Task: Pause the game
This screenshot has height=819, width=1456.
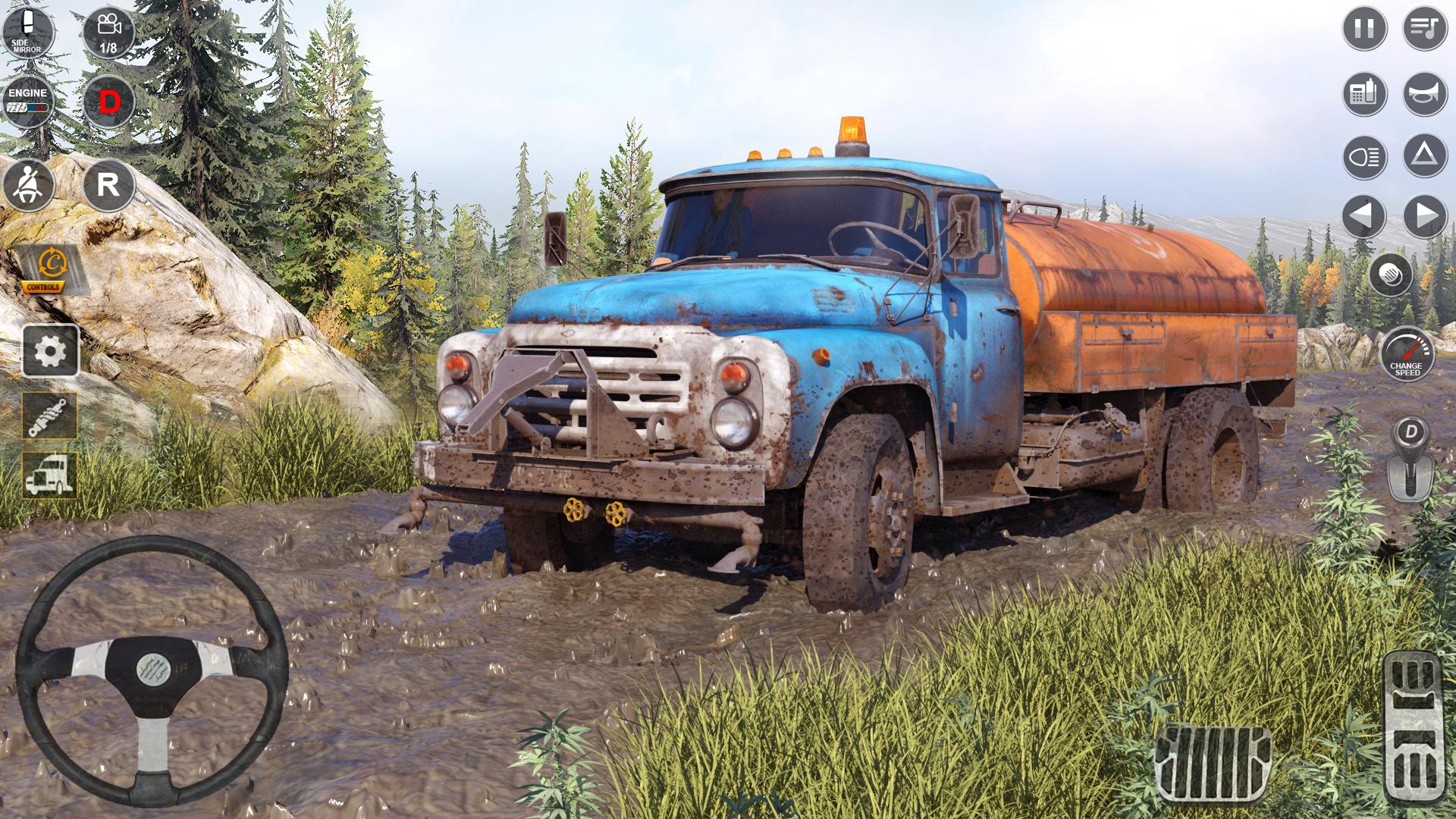Action: [1364, 29]
